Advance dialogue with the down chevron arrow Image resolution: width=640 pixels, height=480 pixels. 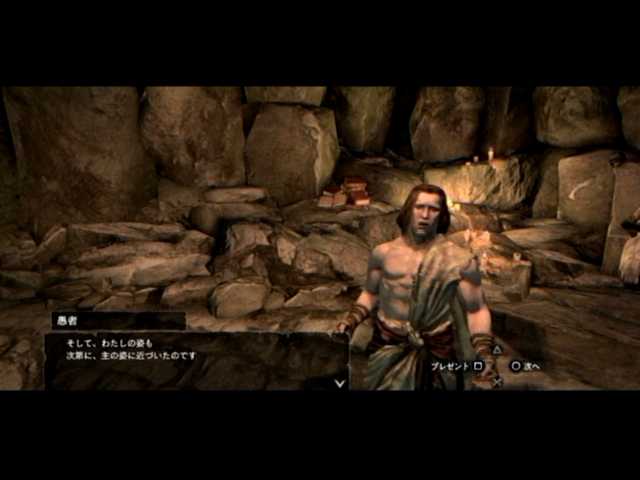click(340, 381)
